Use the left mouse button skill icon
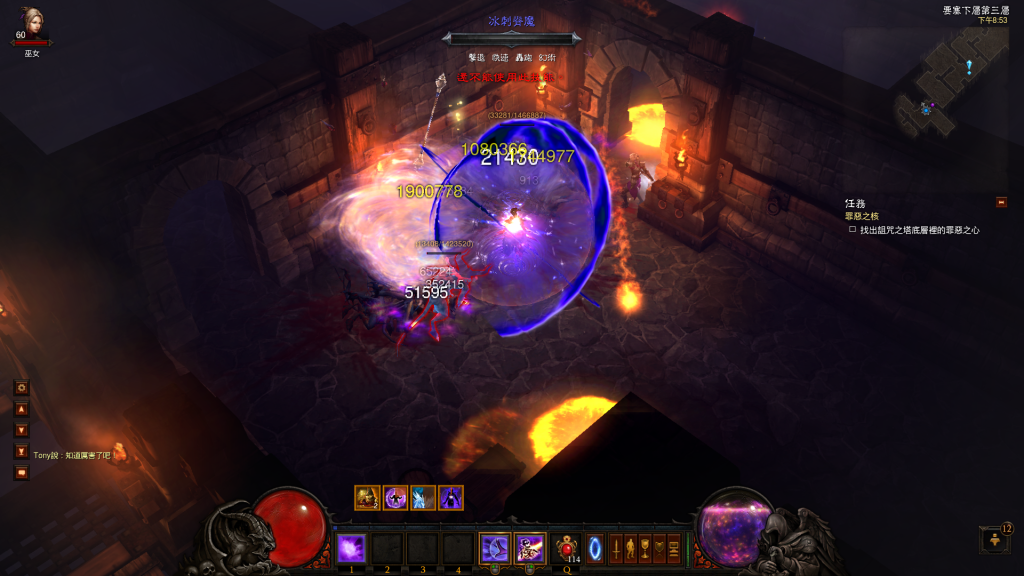This screenshot has height=576, width=1024. pyautogui.click(x=494, y=548)
